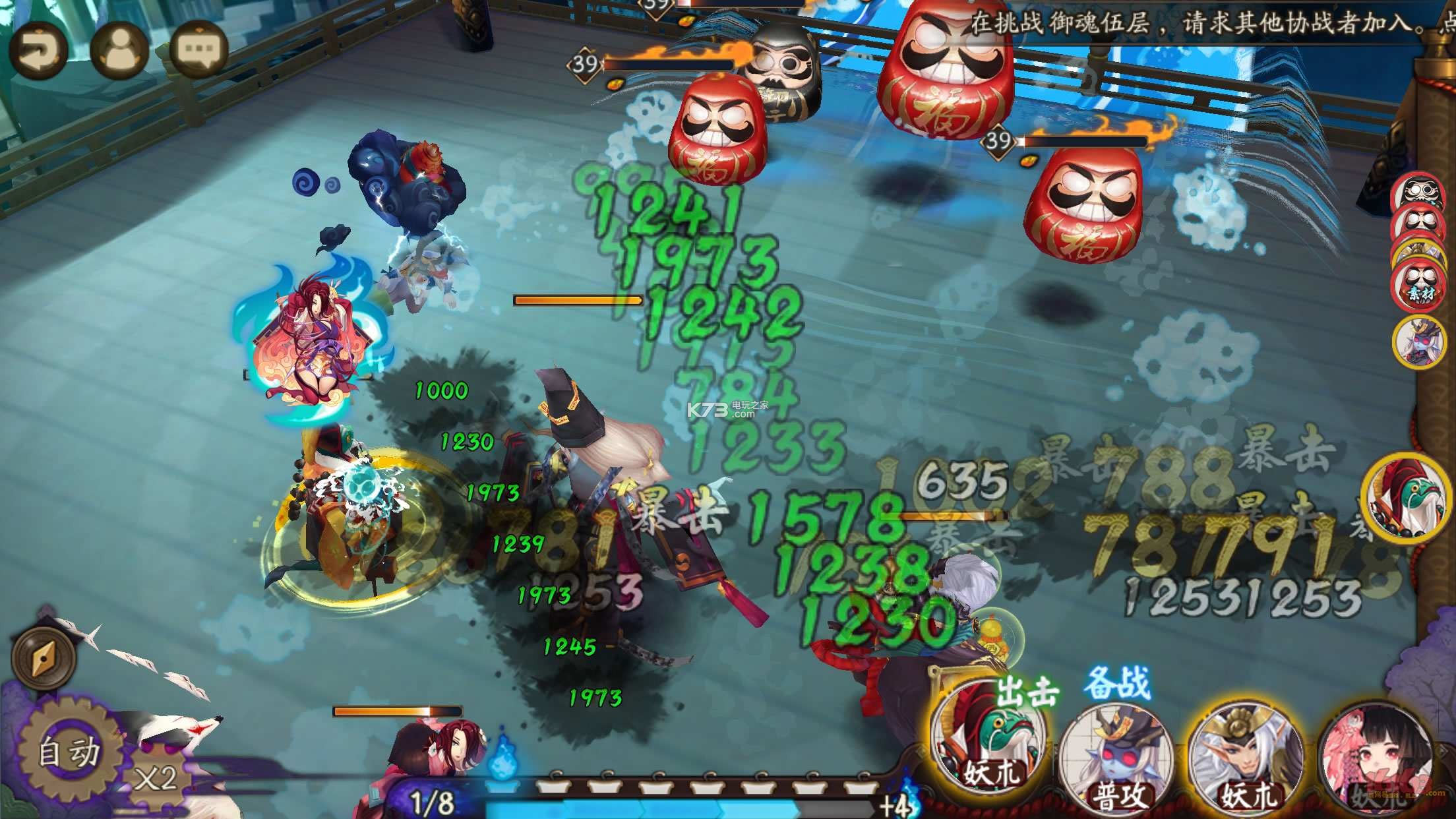Viewport: 1456px width, 819px height.
Task: Change the X2 battle speed
Action: pyautogui.click(x=156, y=778)
